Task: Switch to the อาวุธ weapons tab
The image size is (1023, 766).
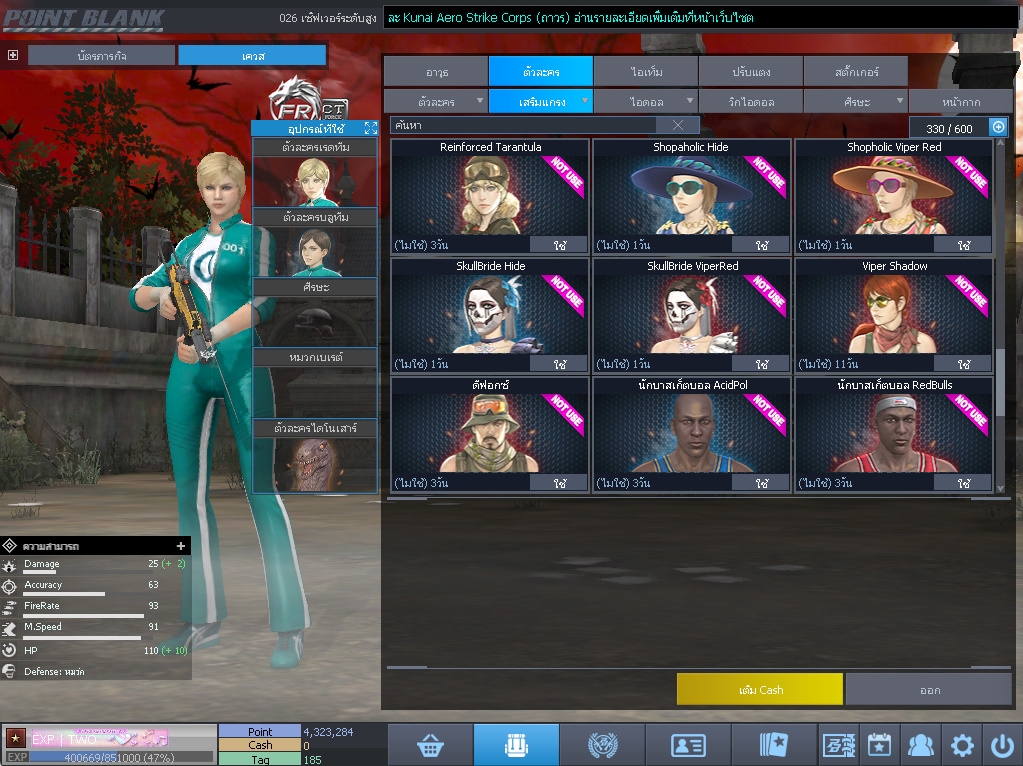Action: (436, 72)
